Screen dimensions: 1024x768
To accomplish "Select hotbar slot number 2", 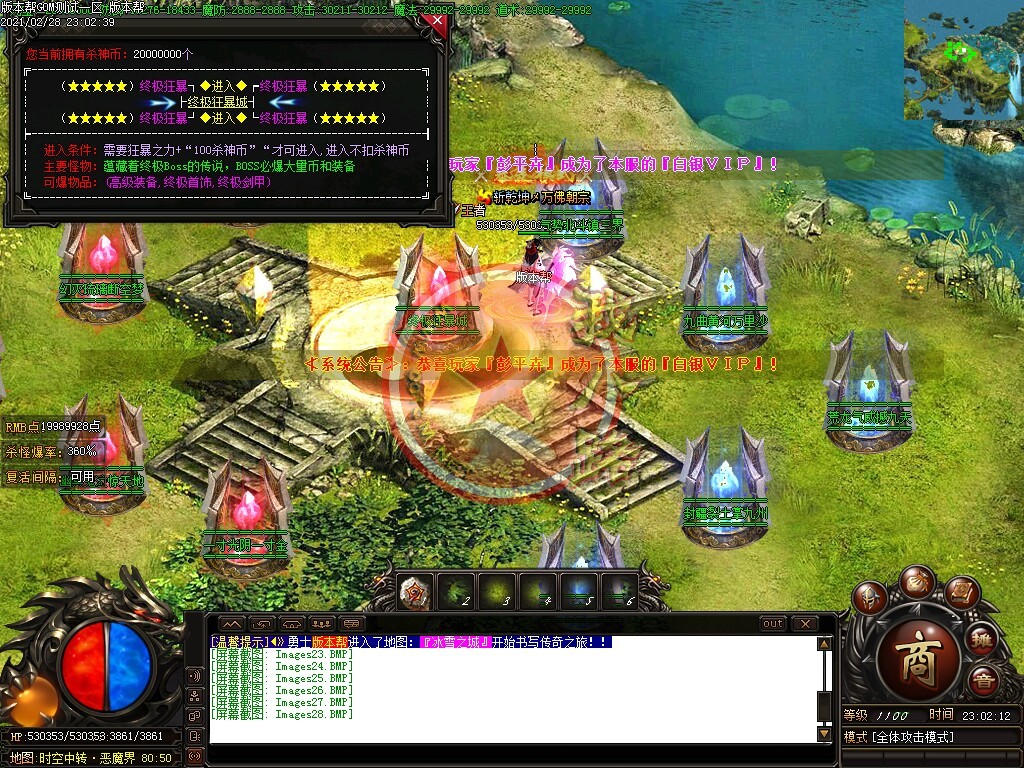I will [x=456, y=592].
